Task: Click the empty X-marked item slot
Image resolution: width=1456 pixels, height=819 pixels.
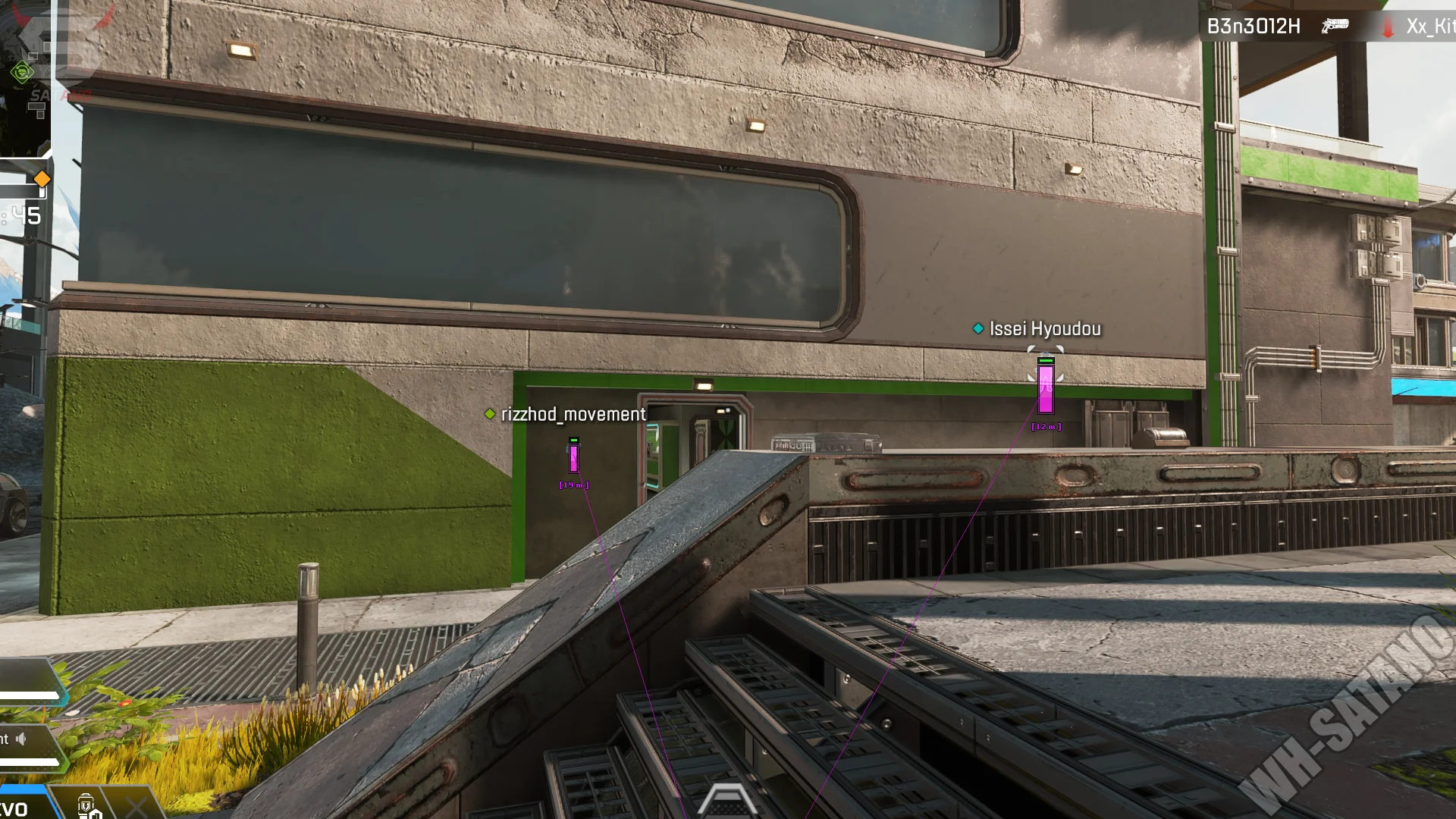Action: [x=136, y=807]
